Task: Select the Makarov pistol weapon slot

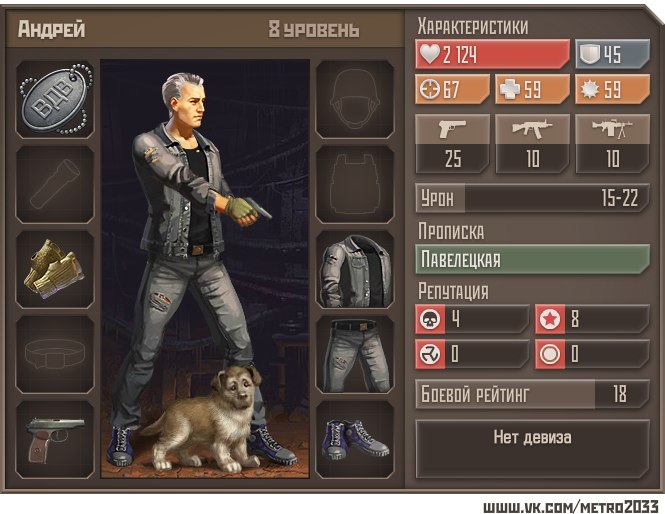Action: click(55, 439)
